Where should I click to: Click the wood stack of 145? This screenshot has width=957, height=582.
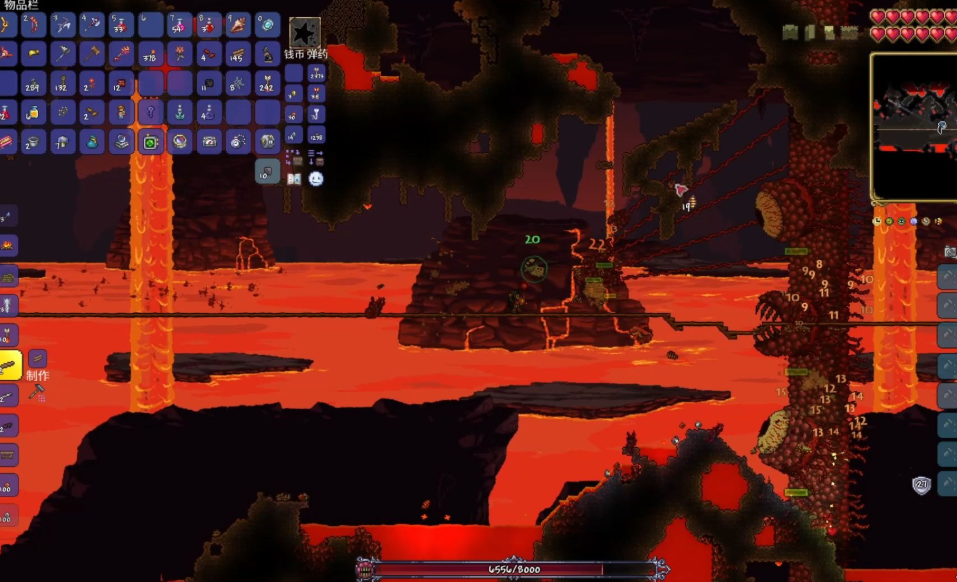(x=238, y=55)
